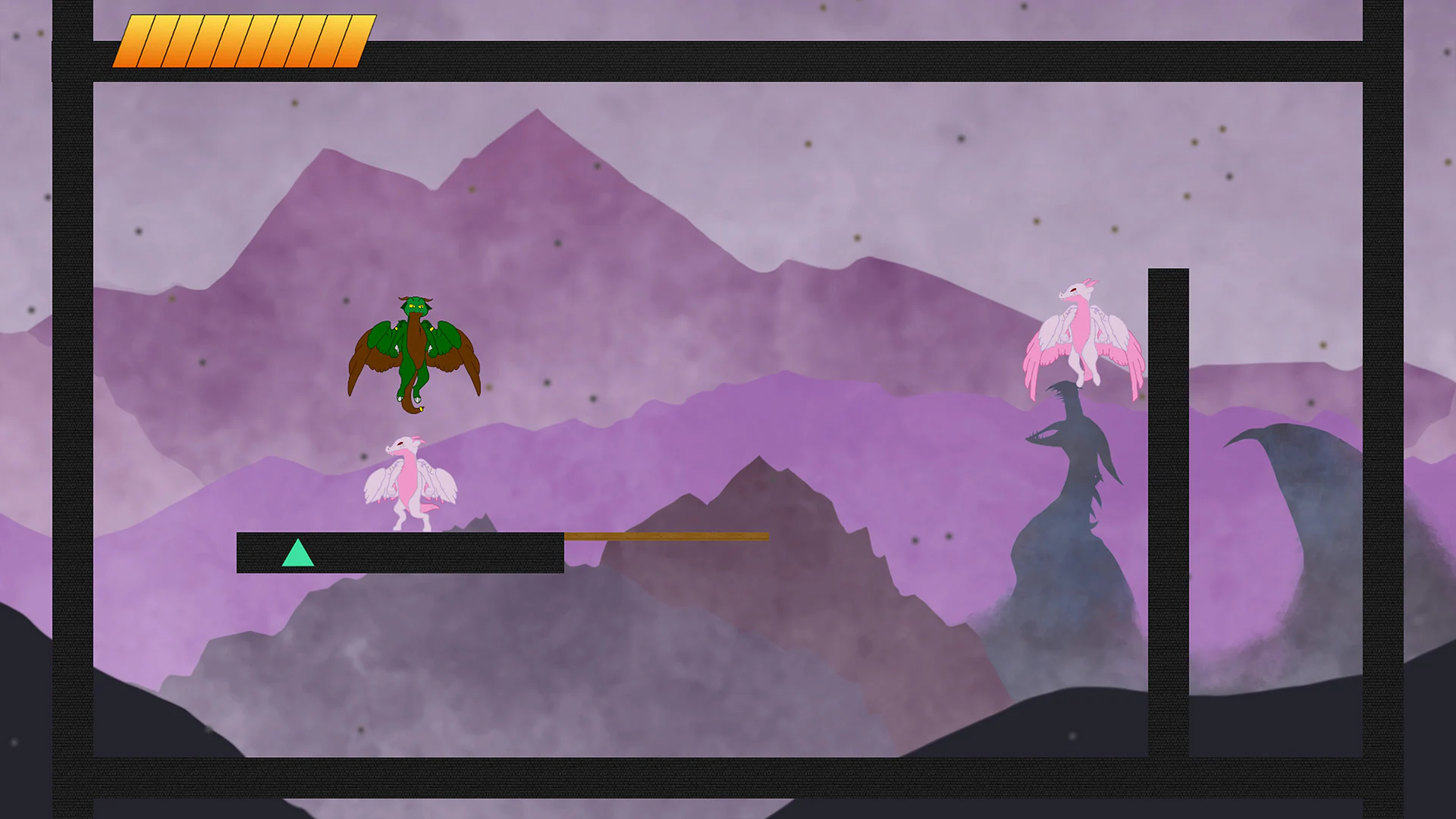Click the wooden bridge plank

click(x=667, y=537)
